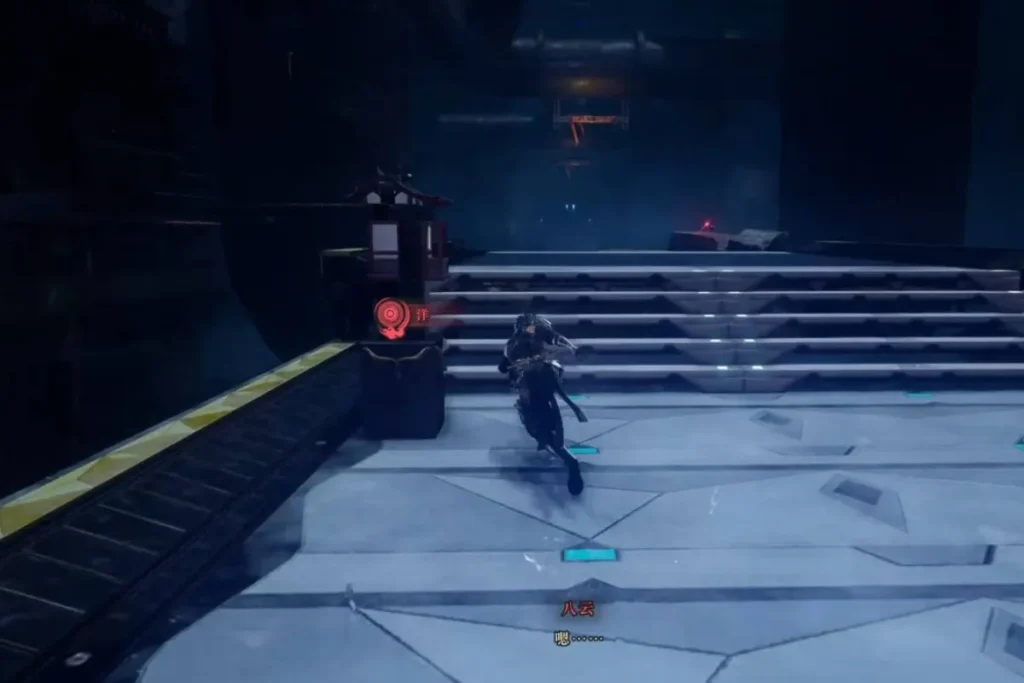The width and height of the screenshot is (1024, 683).
Task: Select the red target objective marker
Action: [x=391, y=316]
